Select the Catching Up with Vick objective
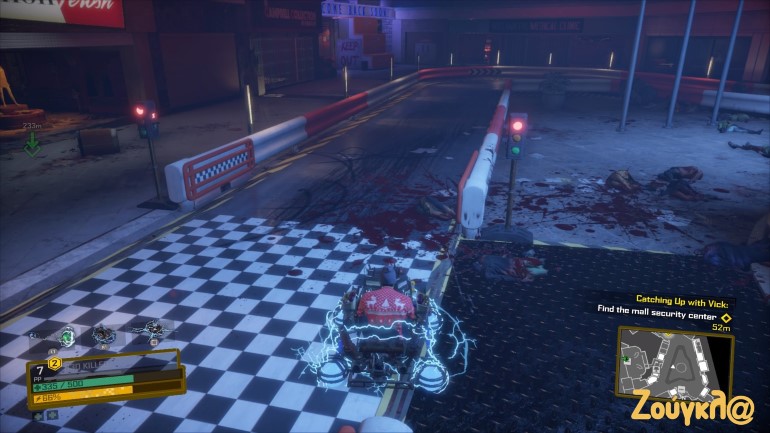 tap(685, 300)
